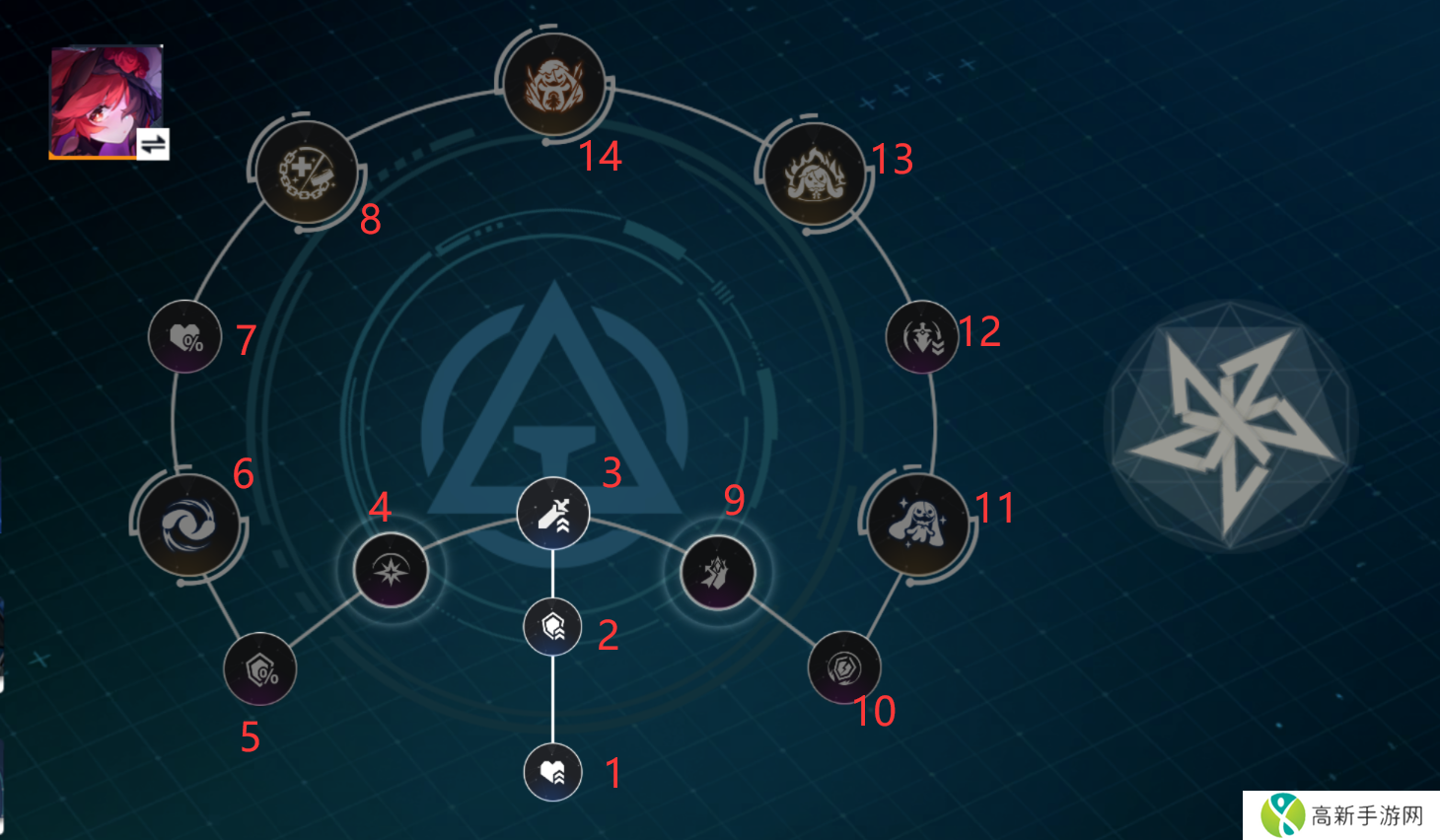Pick the shield percent node numbered 5

click(260, 669)
